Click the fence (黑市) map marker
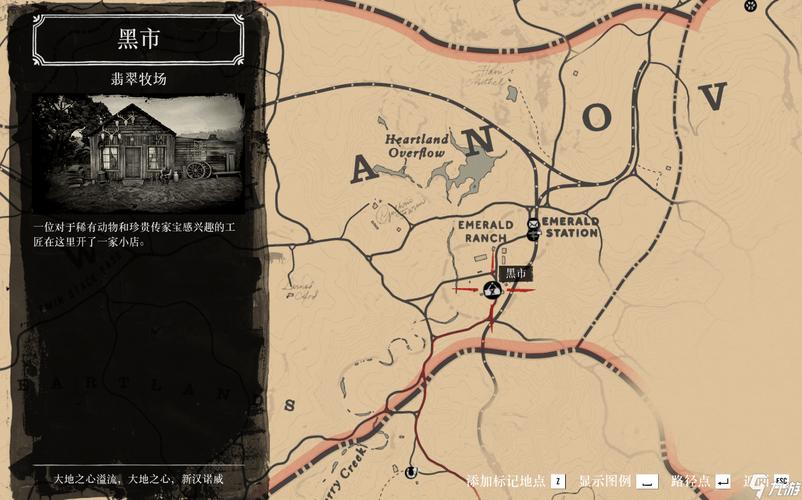Image resolution: width=802 pixels, height=500 pixels. point(492,290)
